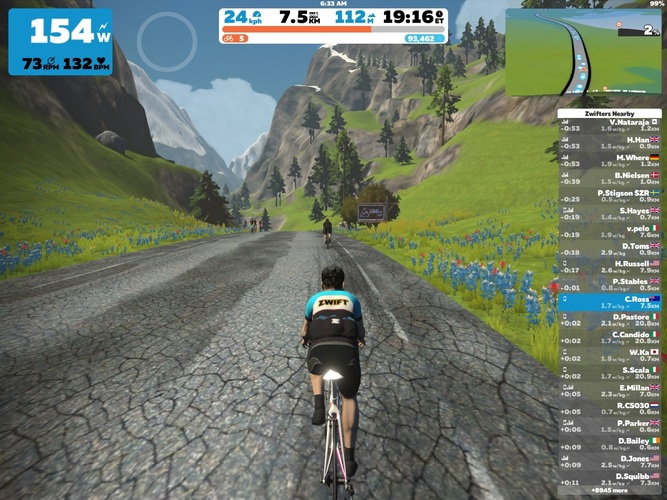View rider D.Pastore
Viewport: 667px width, 500px height.
tap(611, 319)
